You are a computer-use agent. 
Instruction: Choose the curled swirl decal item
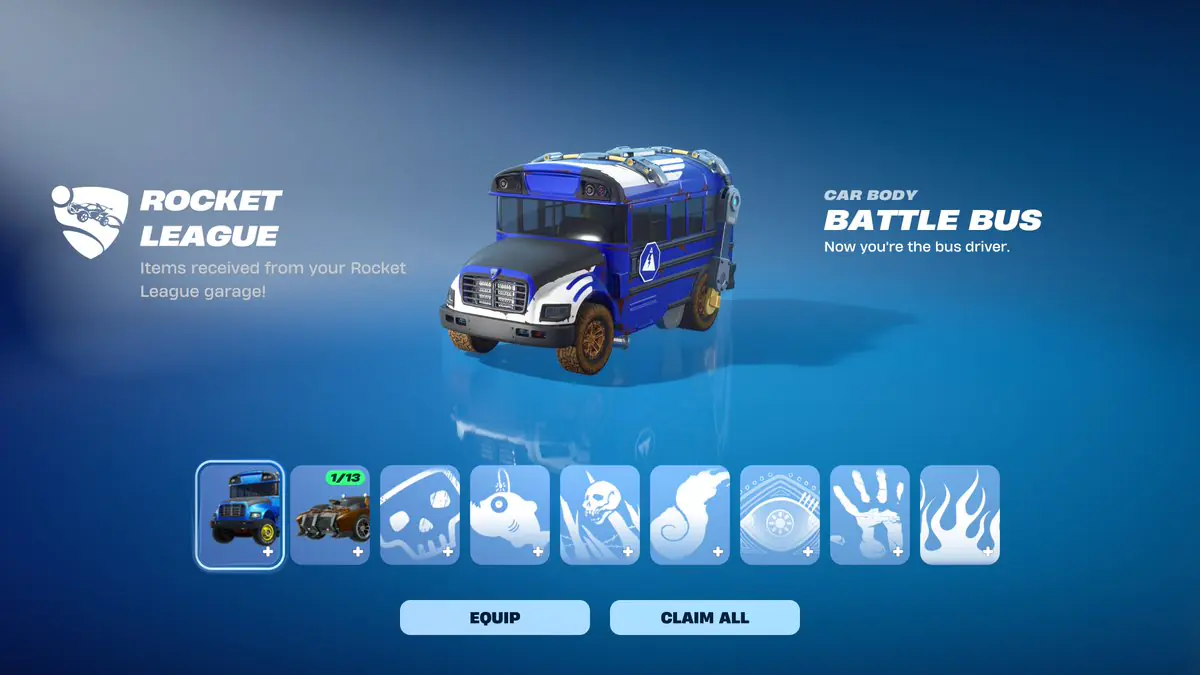pyautogui.click(x=690, y=514)
